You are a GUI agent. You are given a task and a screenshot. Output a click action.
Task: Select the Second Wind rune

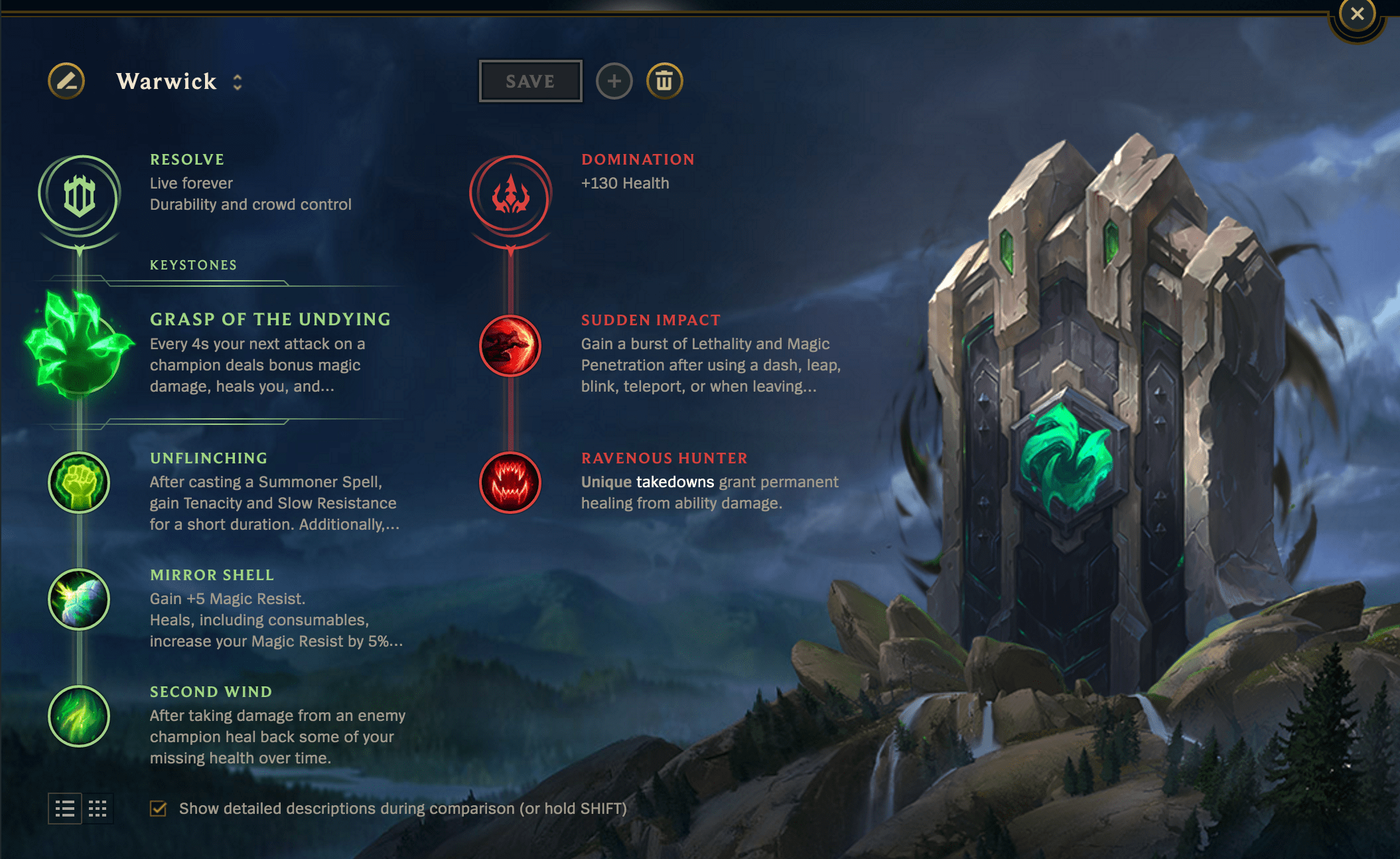79,716
